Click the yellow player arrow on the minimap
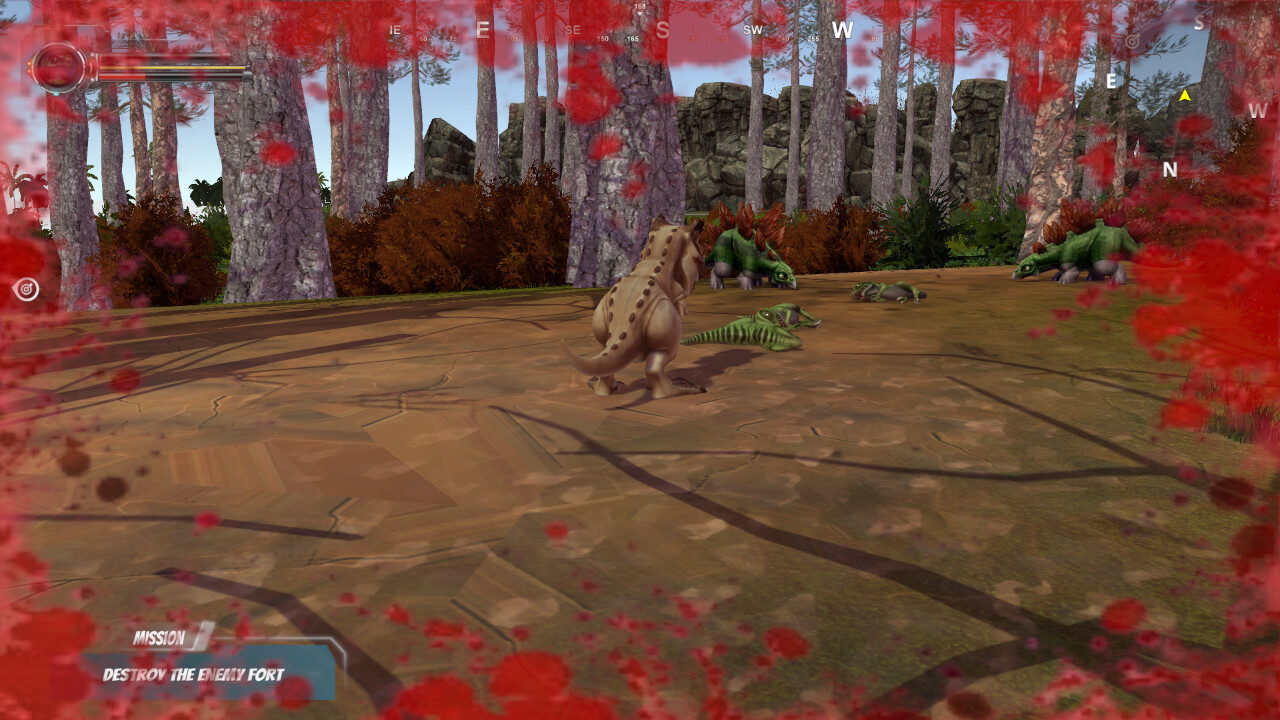 pos(1185,97)
